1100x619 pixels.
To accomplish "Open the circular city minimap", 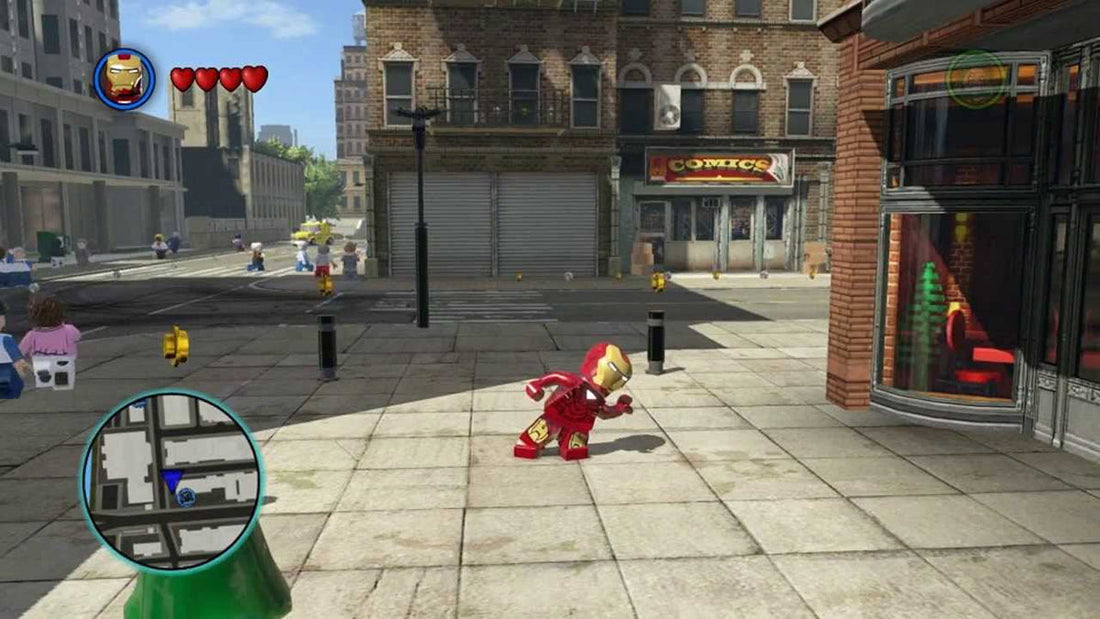I will (172, 480).
